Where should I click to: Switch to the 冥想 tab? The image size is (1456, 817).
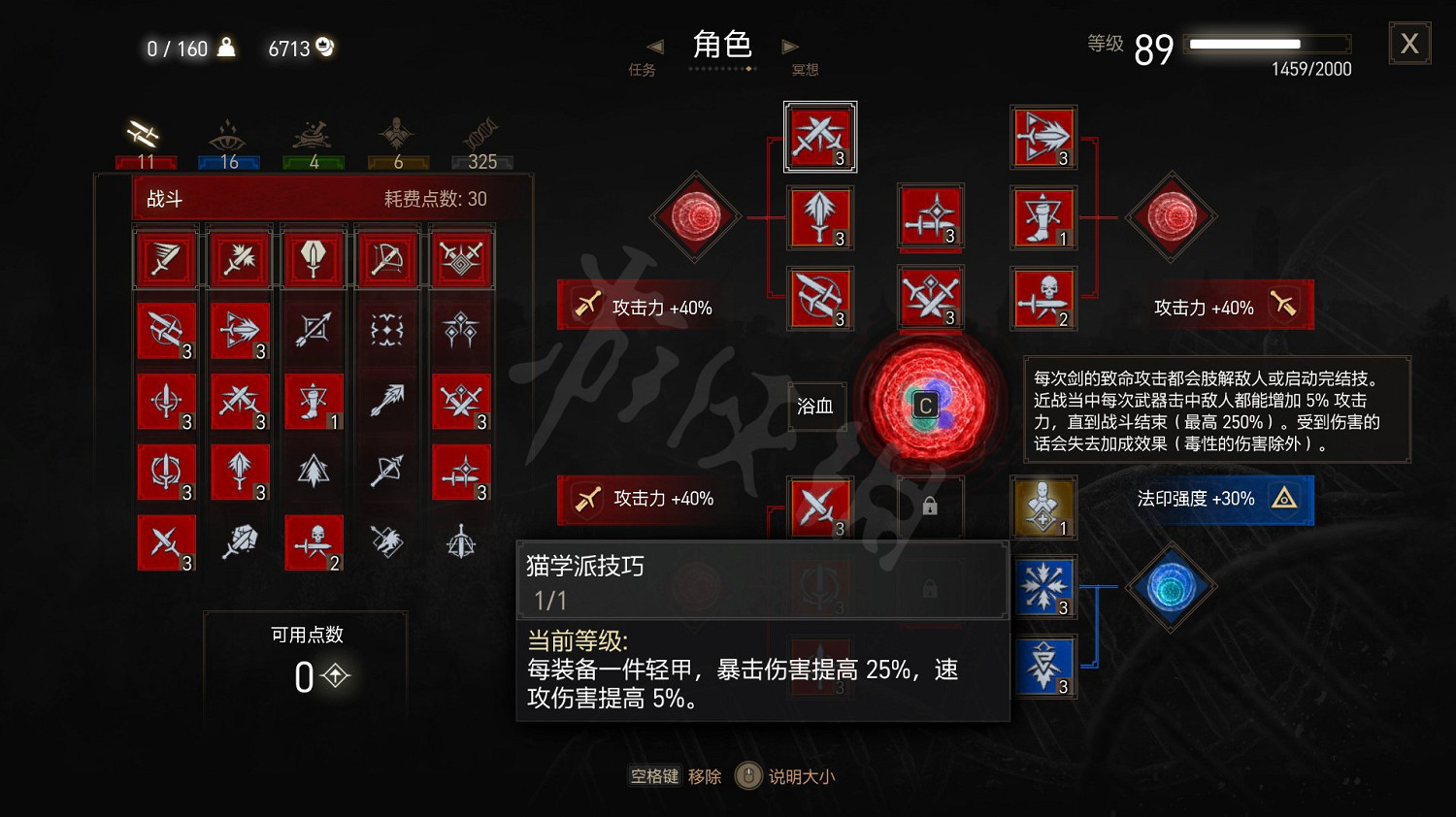point(804,69)
